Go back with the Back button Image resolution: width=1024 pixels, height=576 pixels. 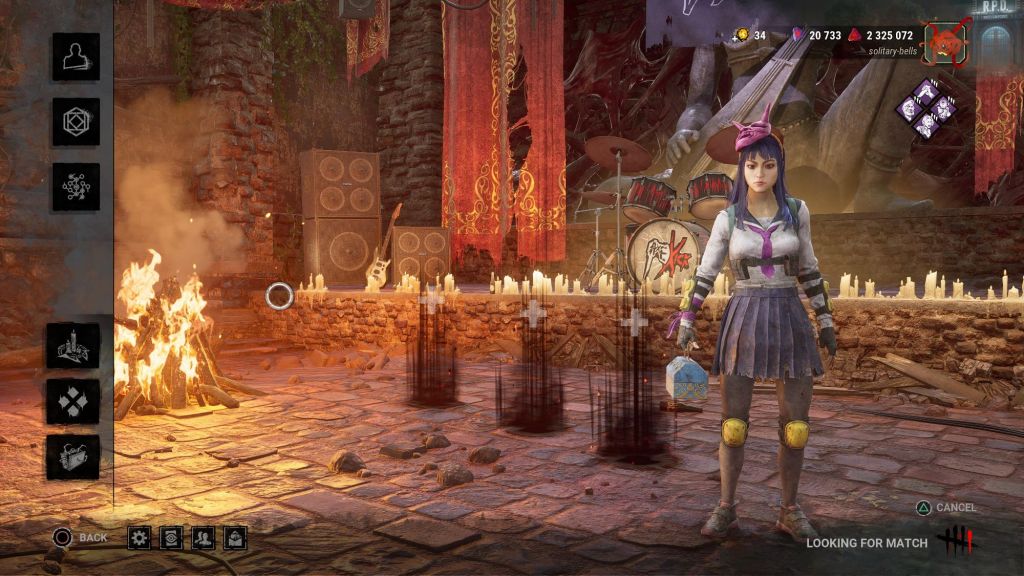pyautogui.click(x=80, y=538)
